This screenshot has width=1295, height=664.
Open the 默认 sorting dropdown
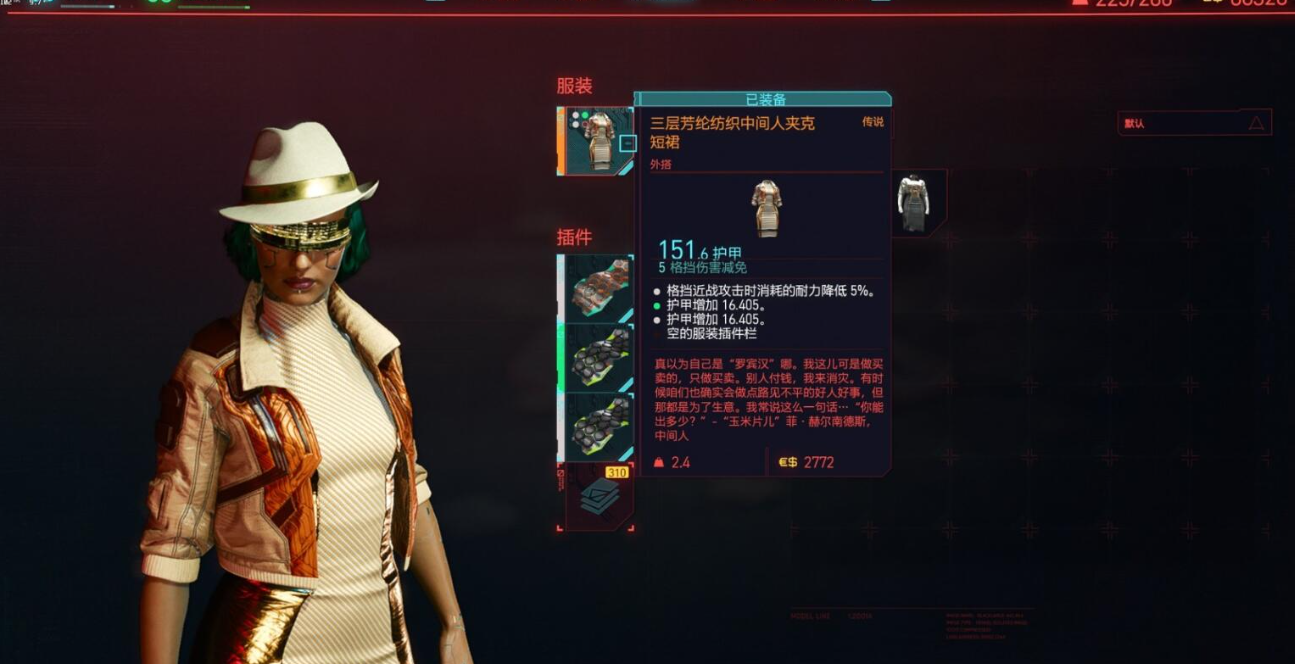coord(1194,123)
